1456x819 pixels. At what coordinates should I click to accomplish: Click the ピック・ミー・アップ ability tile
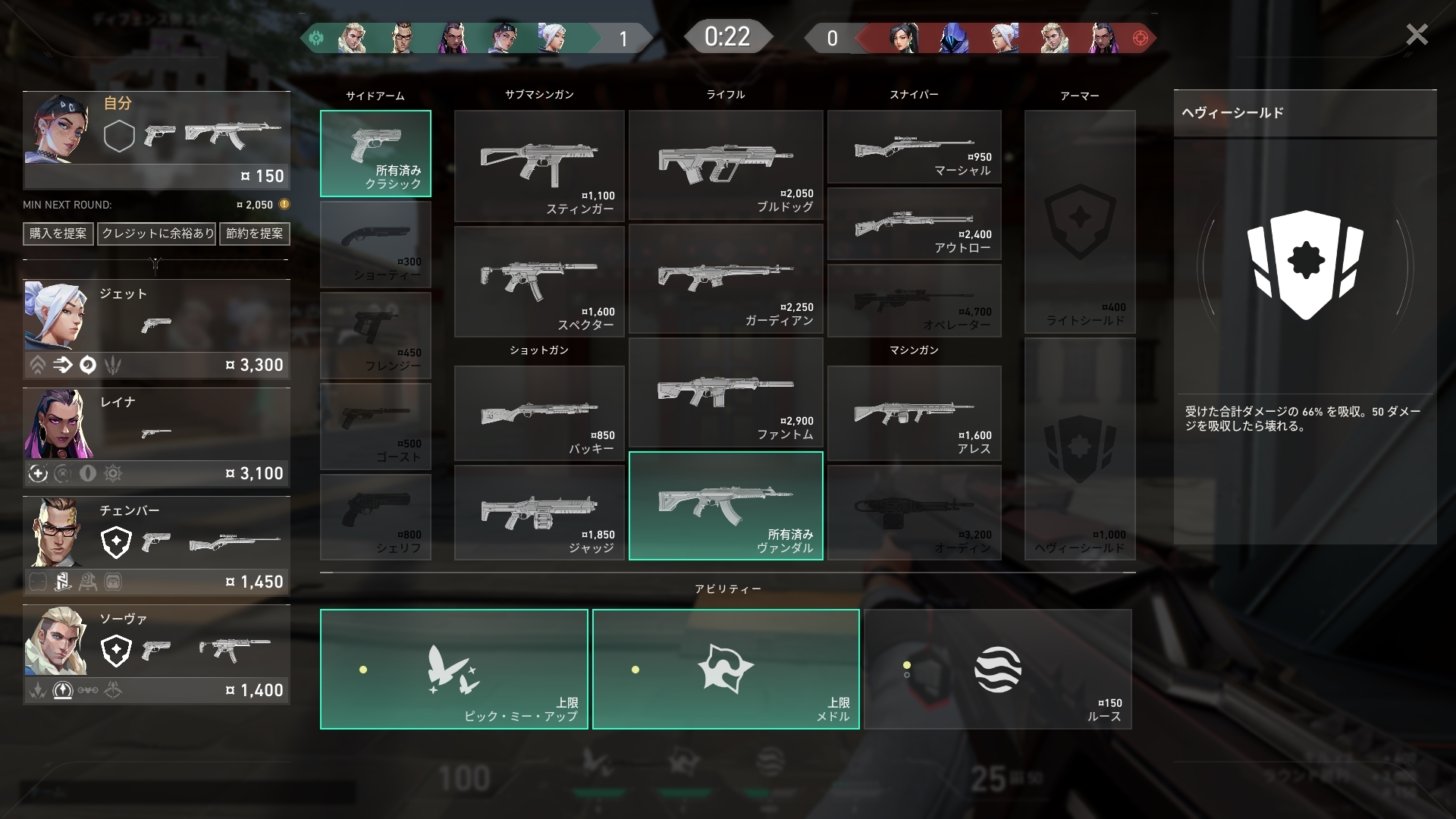(453, 669)
